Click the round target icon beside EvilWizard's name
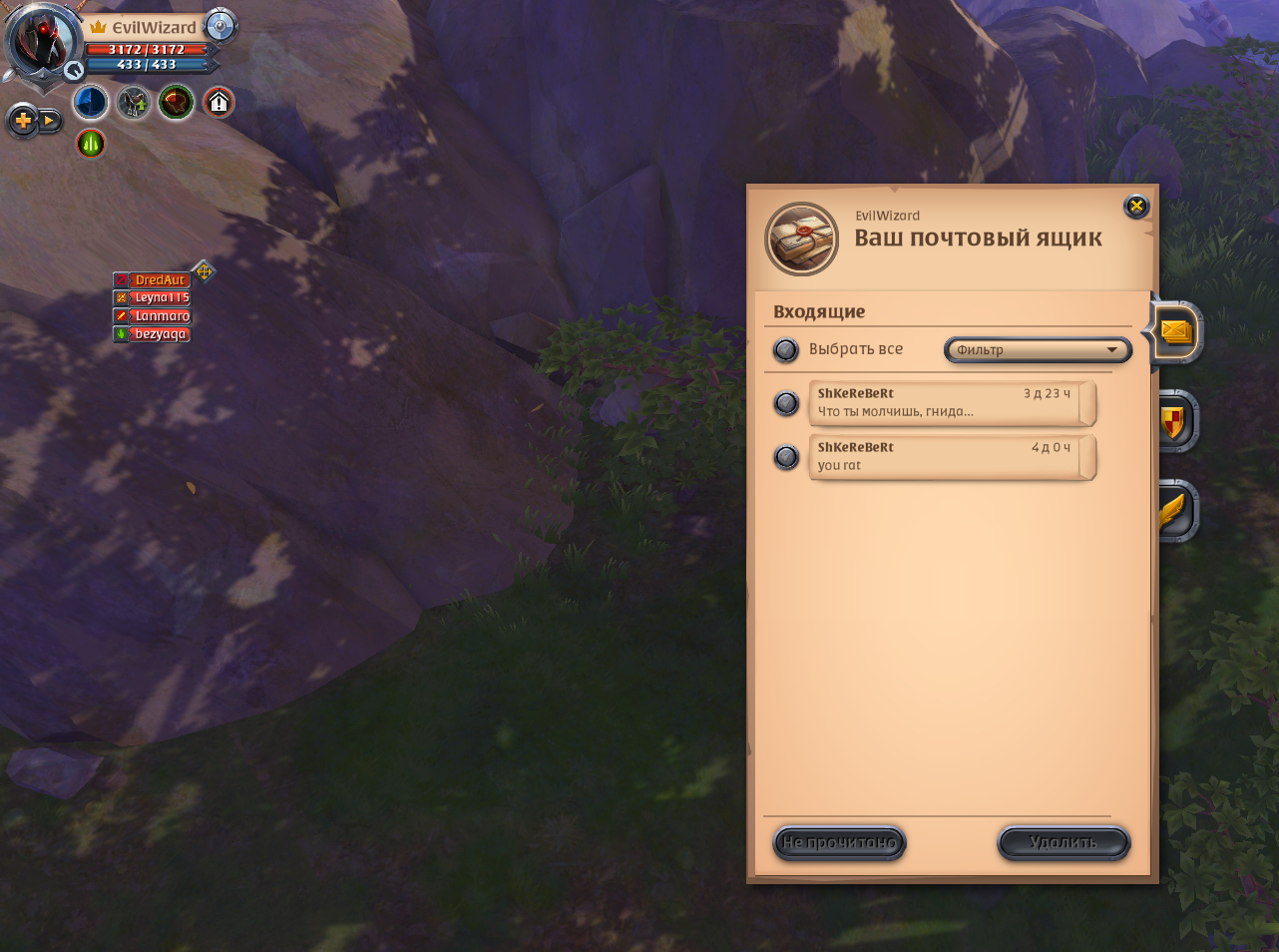 coord(219,27)
